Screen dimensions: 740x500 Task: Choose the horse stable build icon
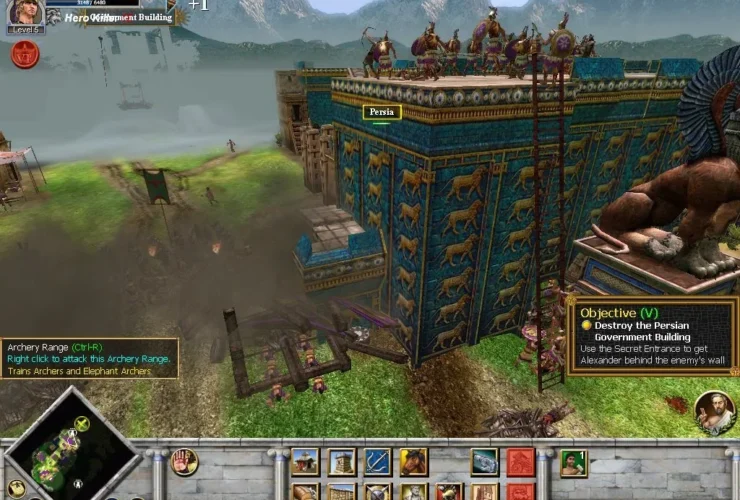413,462
